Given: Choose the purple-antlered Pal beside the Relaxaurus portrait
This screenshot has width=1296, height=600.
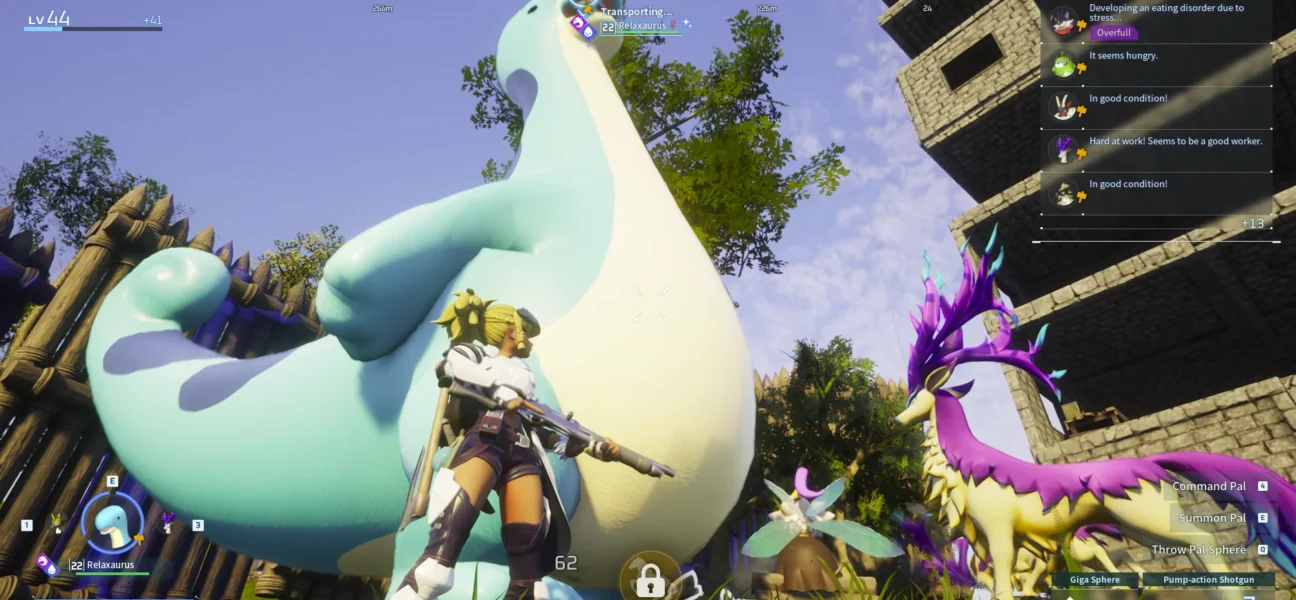Looking at the screenshot, I should (x=168, y=522).
